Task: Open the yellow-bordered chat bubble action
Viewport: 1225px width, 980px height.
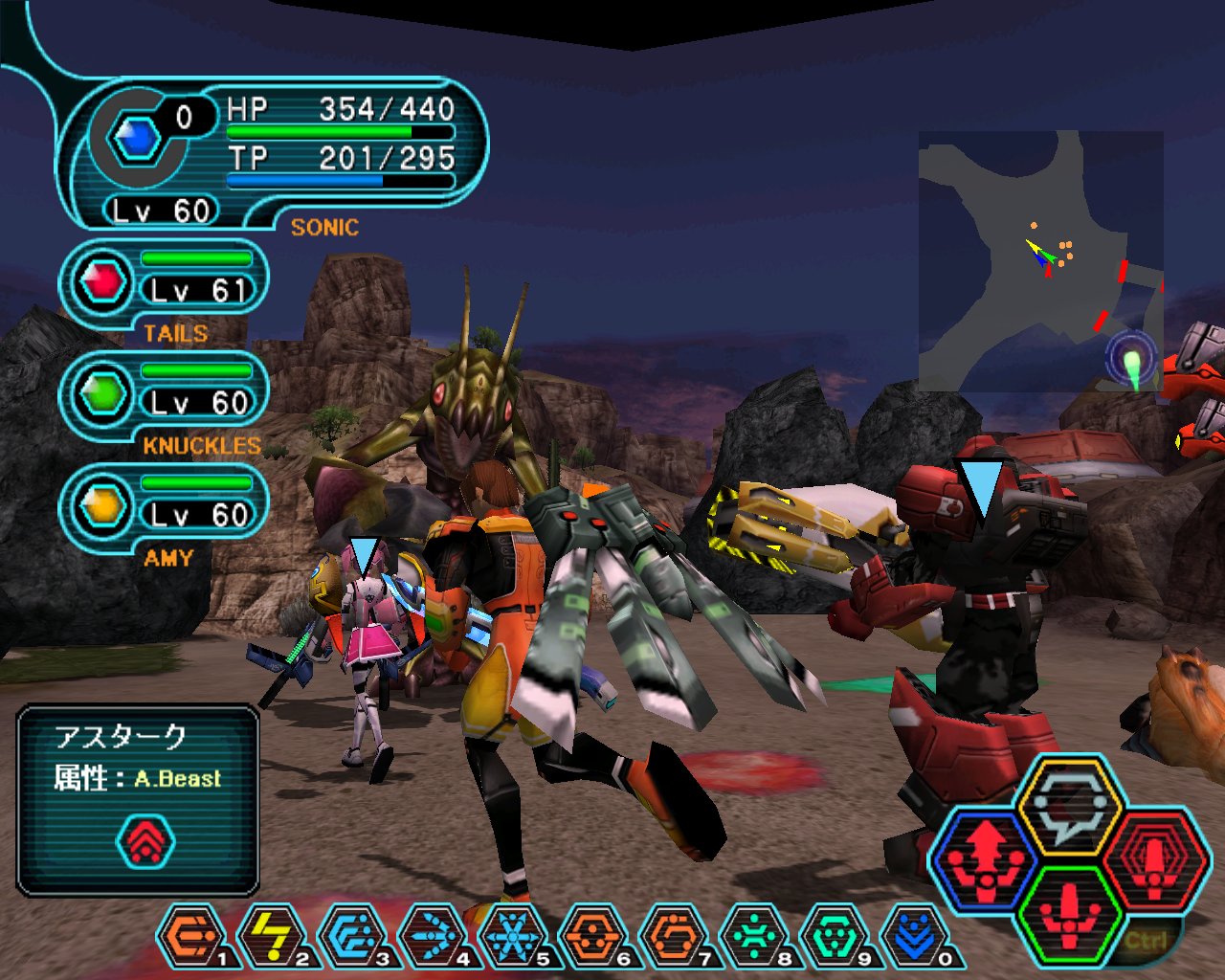Action: [1070, 806]
